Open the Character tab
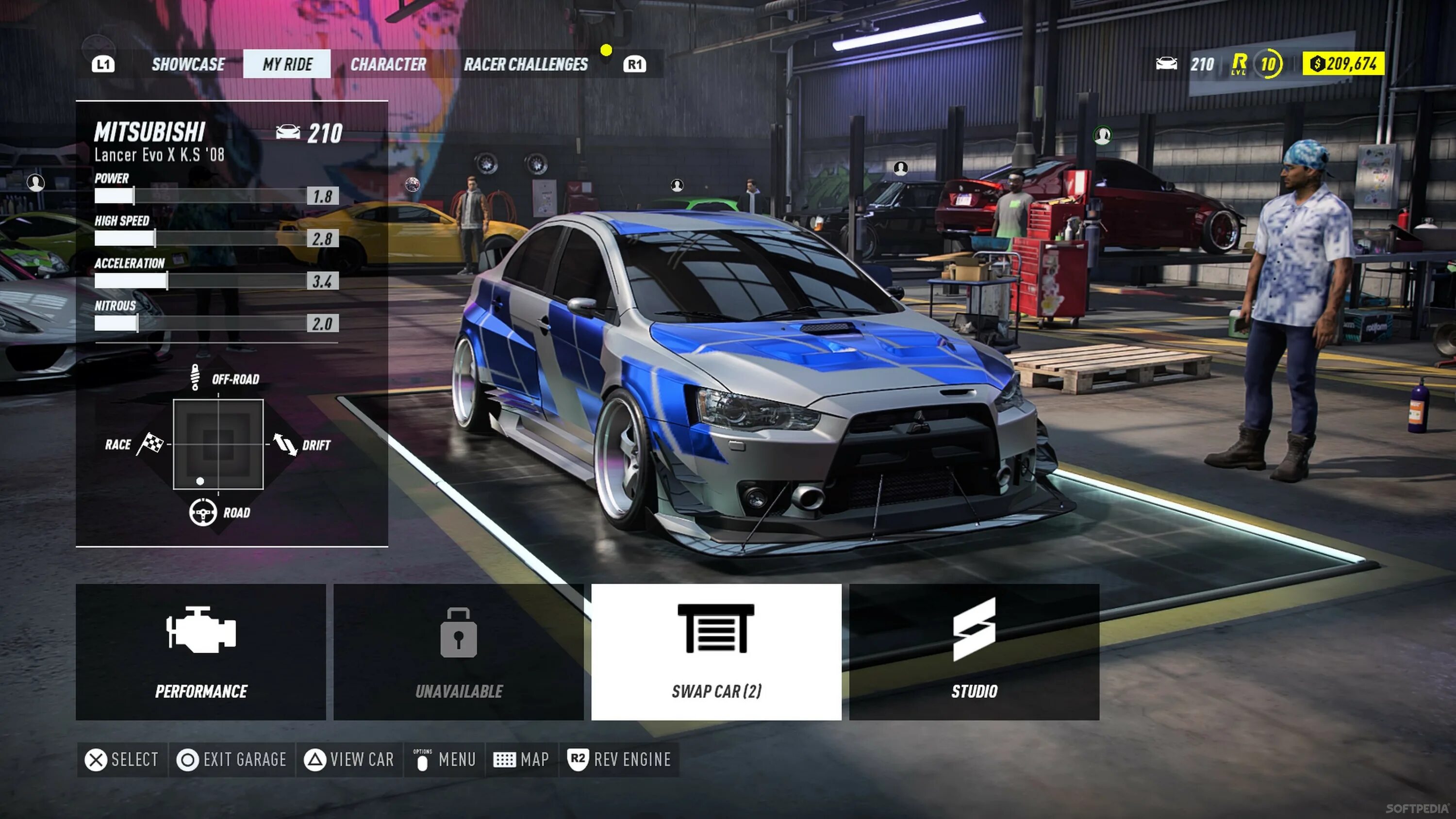This screenshot has width=1456, height=819. [388, 65]
